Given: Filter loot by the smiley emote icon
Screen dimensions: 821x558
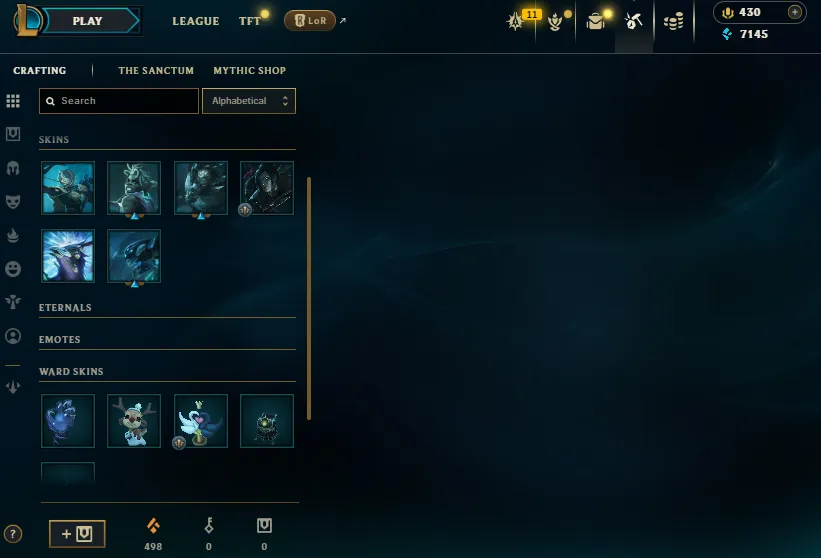Looking at the screenshot, I should point(13,269).
